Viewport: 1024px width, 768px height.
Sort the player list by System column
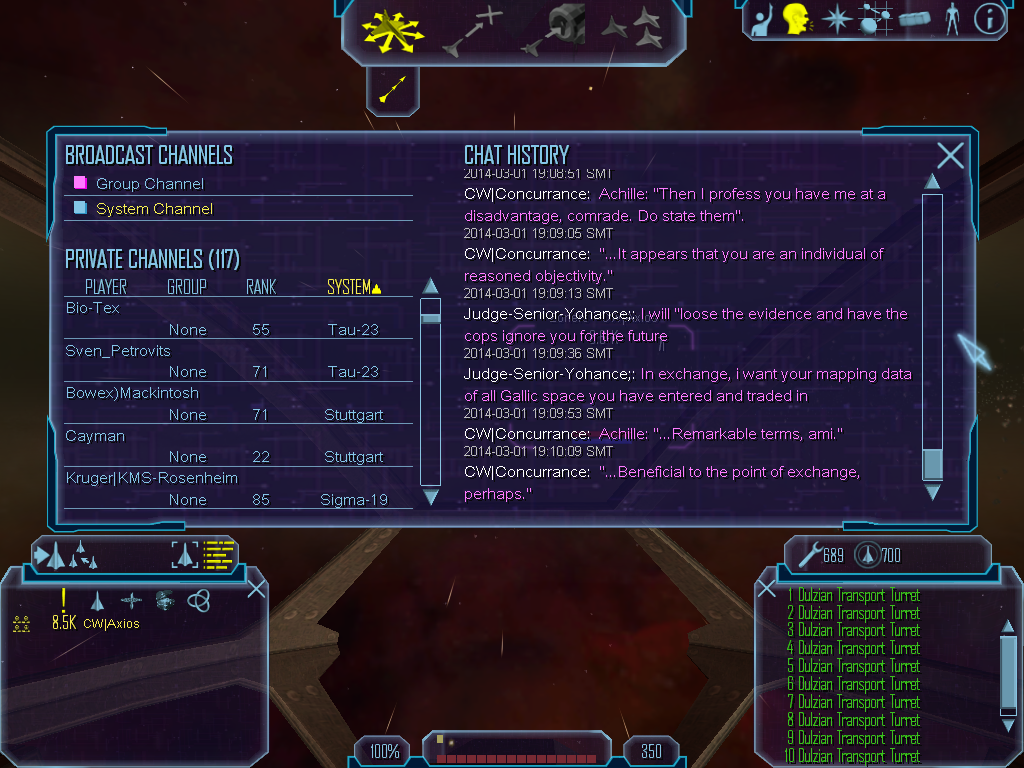click(354, 288)
